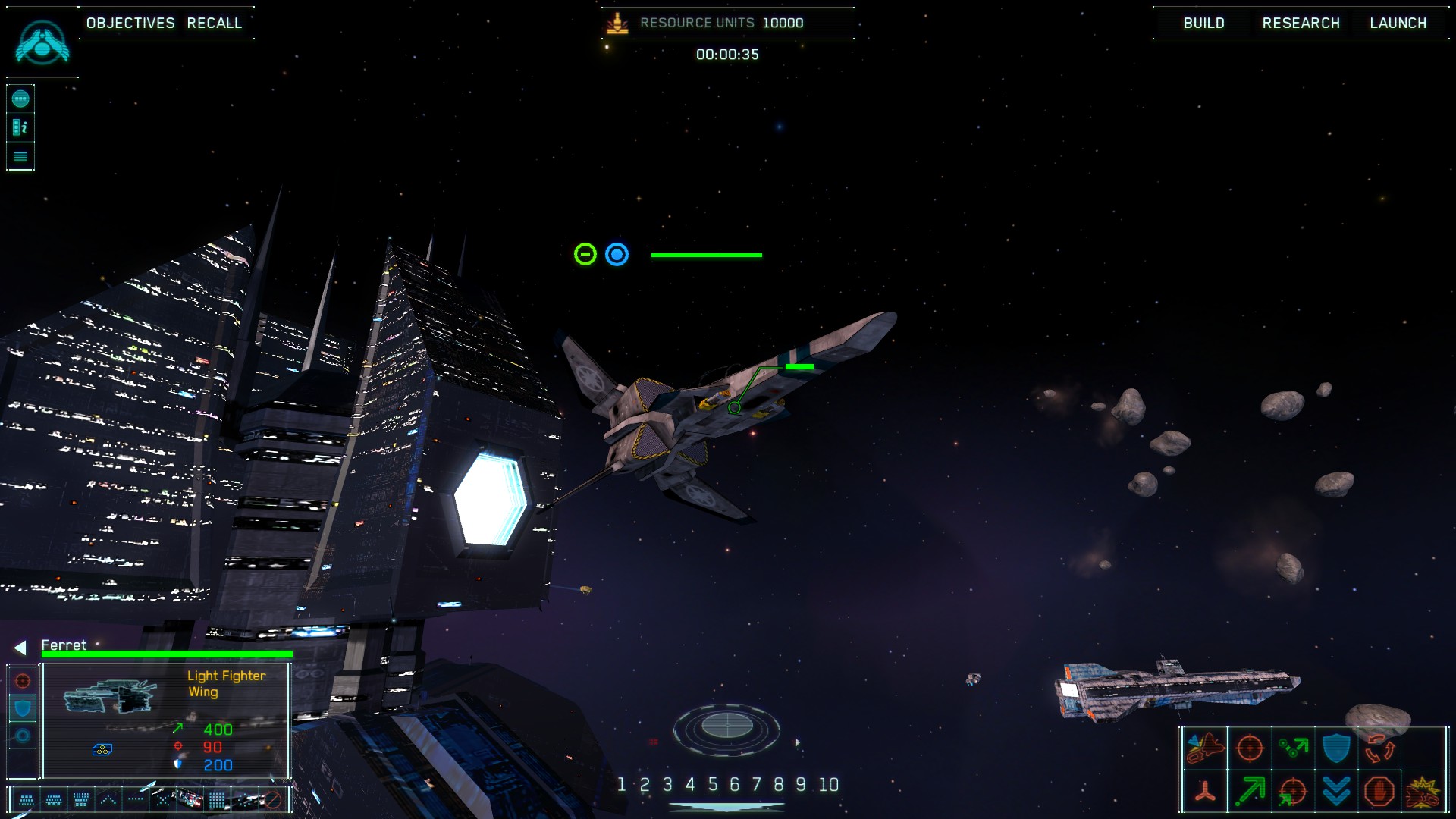Click the blue double-chevron command
The height and width of the screenshot is (819, 1456).
pos(1336,792)
